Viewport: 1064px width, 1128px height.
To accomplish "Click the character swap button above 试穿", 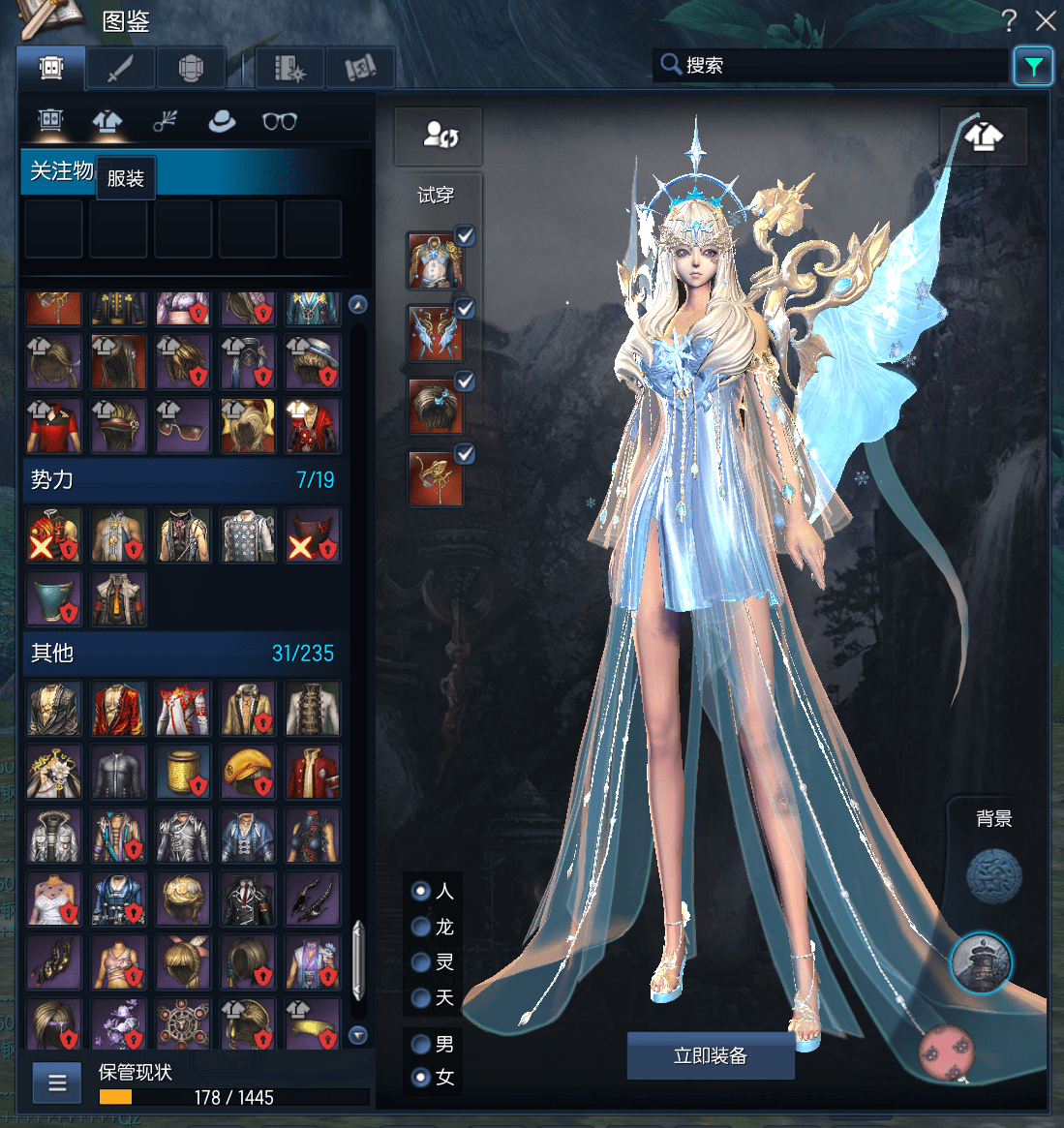I will click(x=439, y=136).
